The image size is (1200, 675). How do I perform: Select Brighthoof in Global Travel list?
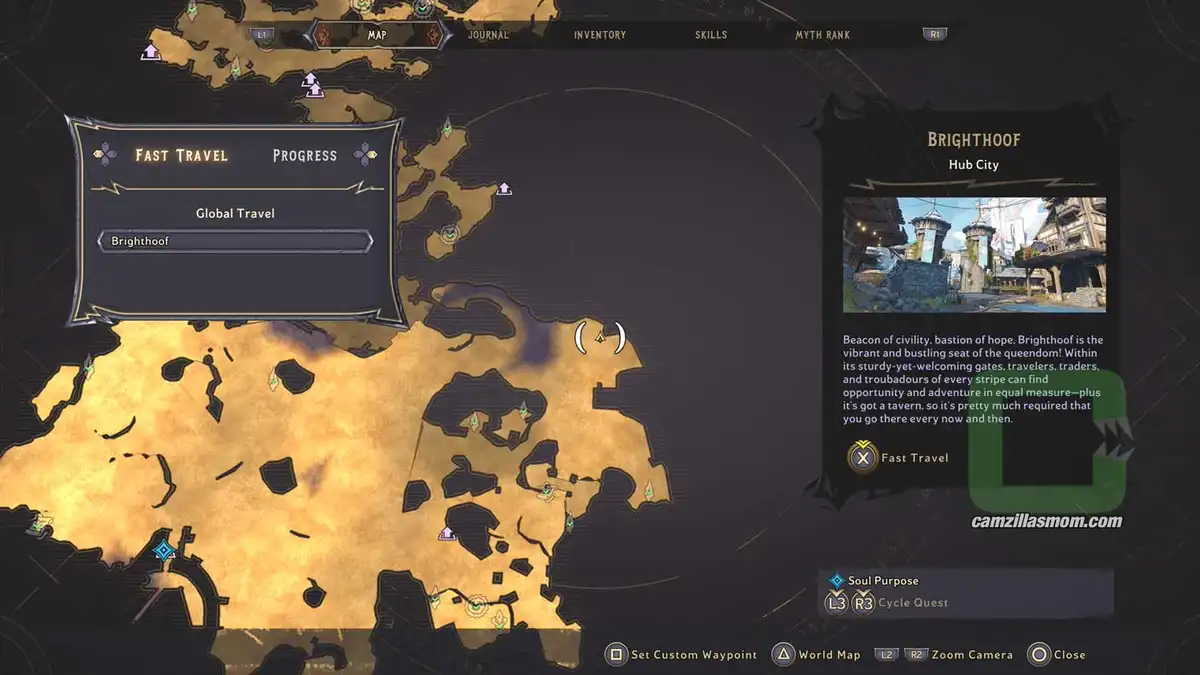coord(235,241)
